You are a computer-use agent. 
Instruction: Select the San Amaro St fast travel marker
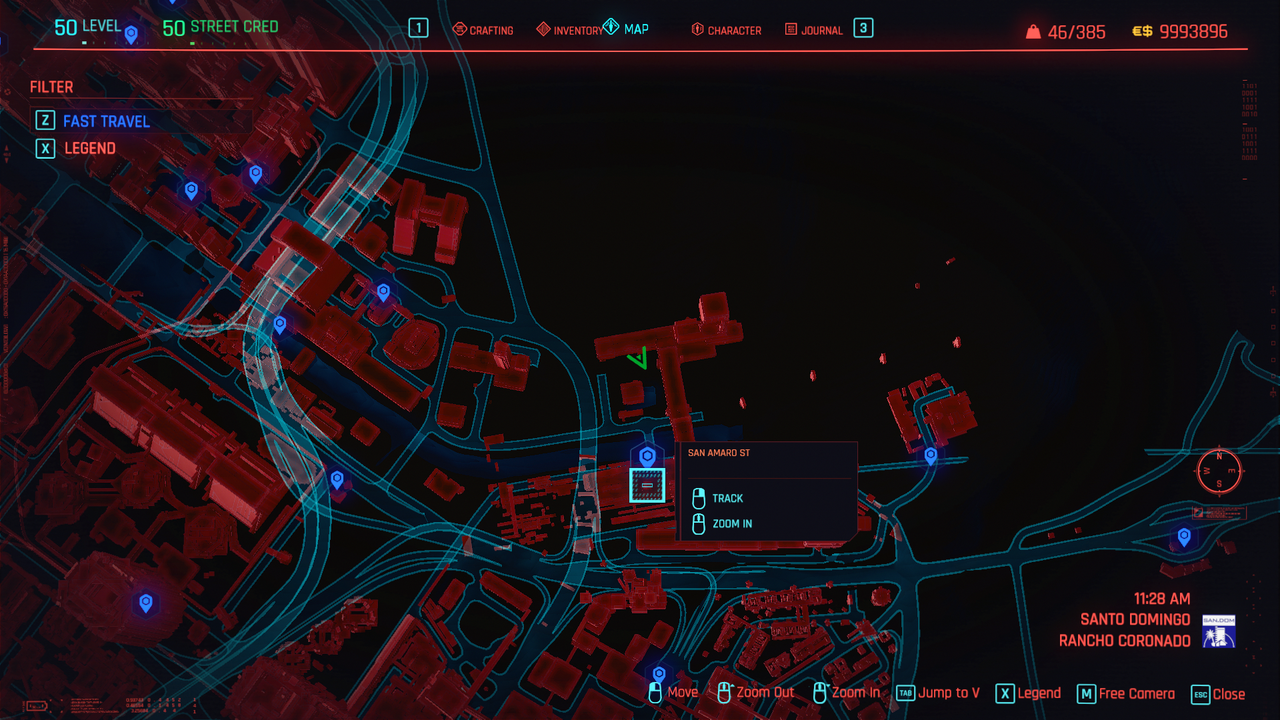click(647, 458)
